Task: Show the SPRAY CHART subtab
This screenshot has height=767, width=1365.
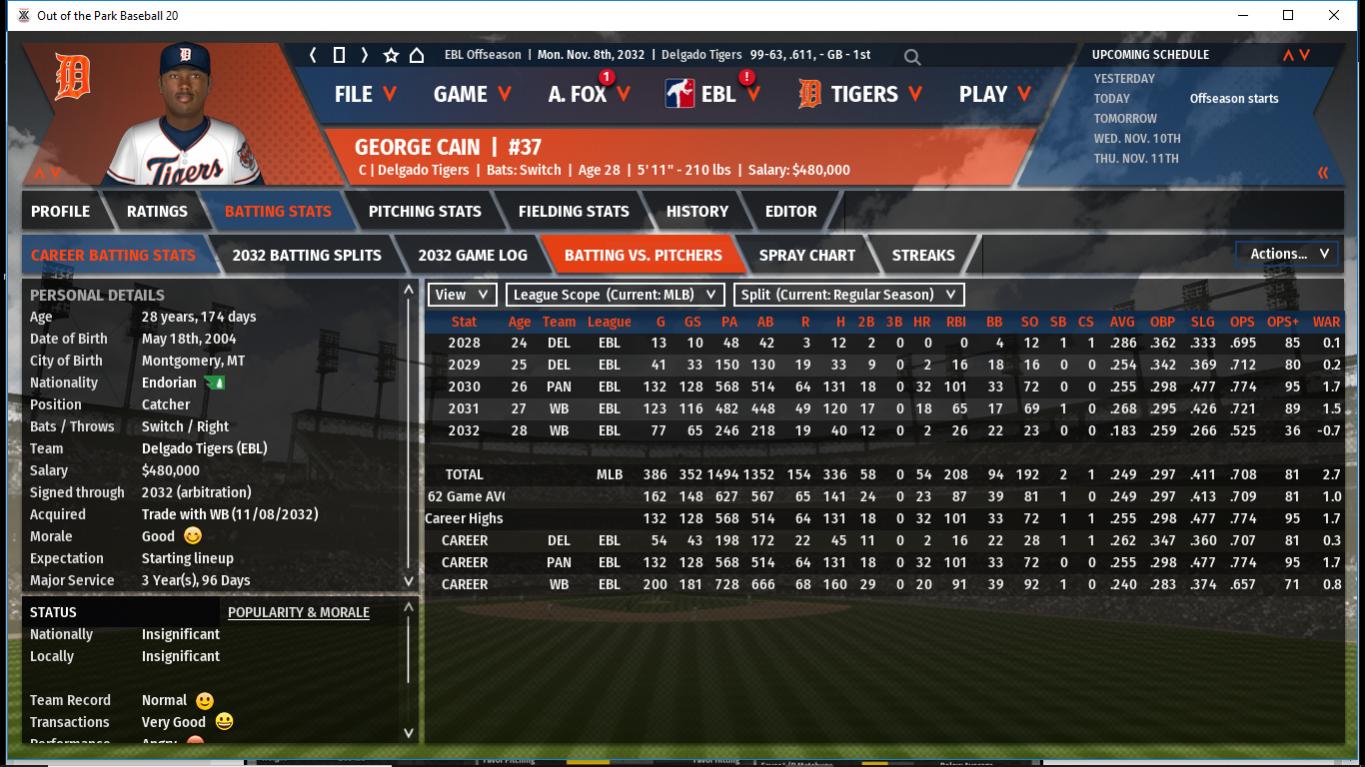Action: [806, 255]
